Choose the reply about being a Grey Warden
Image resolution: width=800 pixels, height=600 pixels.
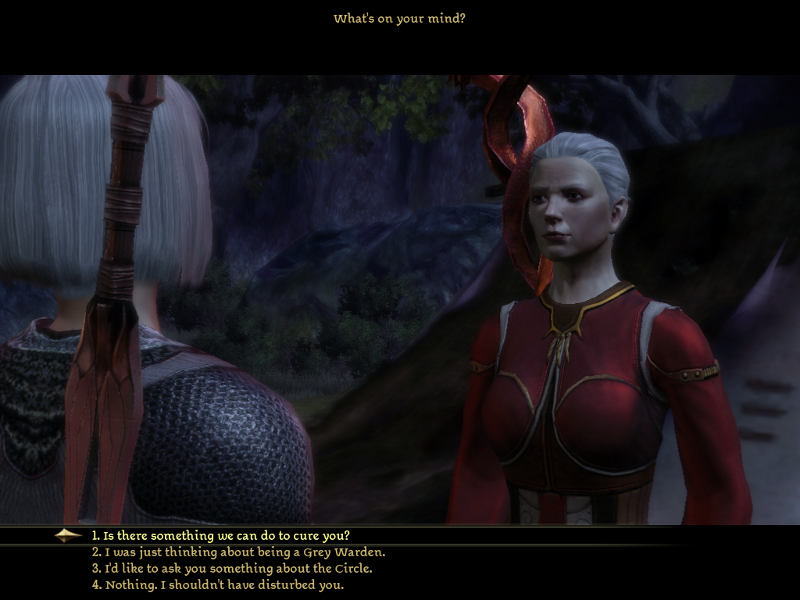tap(238, 552)
